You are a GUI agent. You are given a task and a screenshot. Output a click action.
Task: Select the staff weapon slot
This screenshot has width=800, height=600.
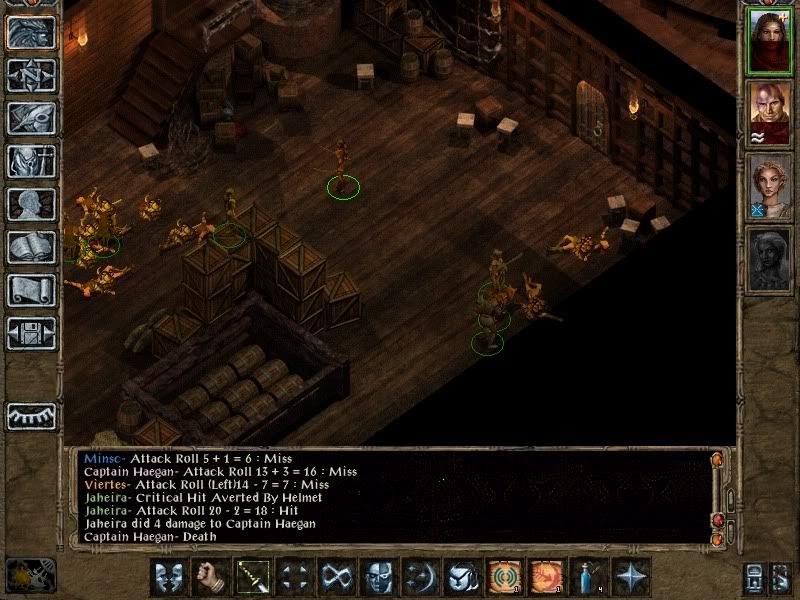pos(251,577)
